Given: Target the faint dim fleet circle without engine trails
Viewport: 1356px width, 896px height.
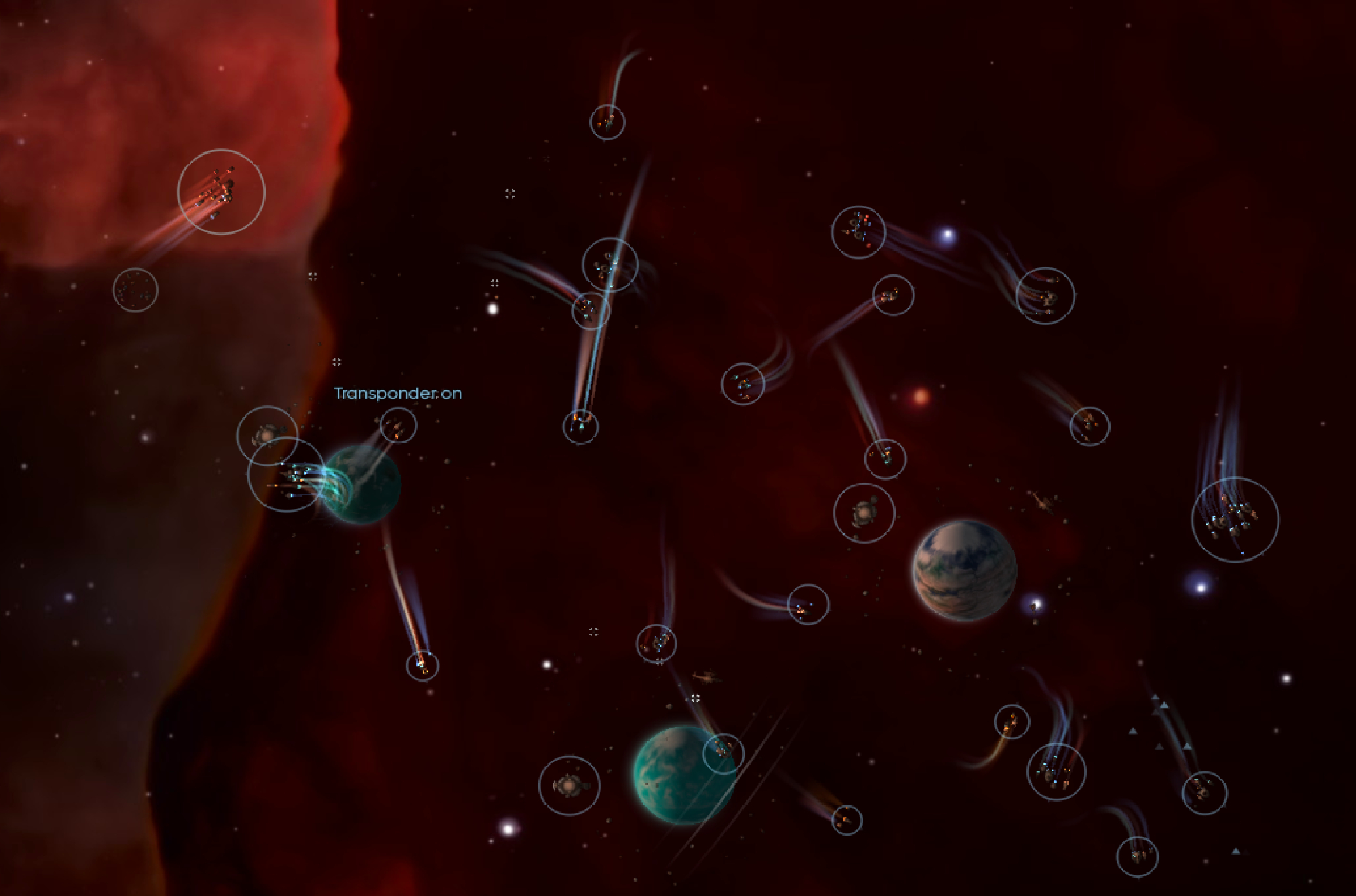Looking at the screenshot, I should 135,290.
